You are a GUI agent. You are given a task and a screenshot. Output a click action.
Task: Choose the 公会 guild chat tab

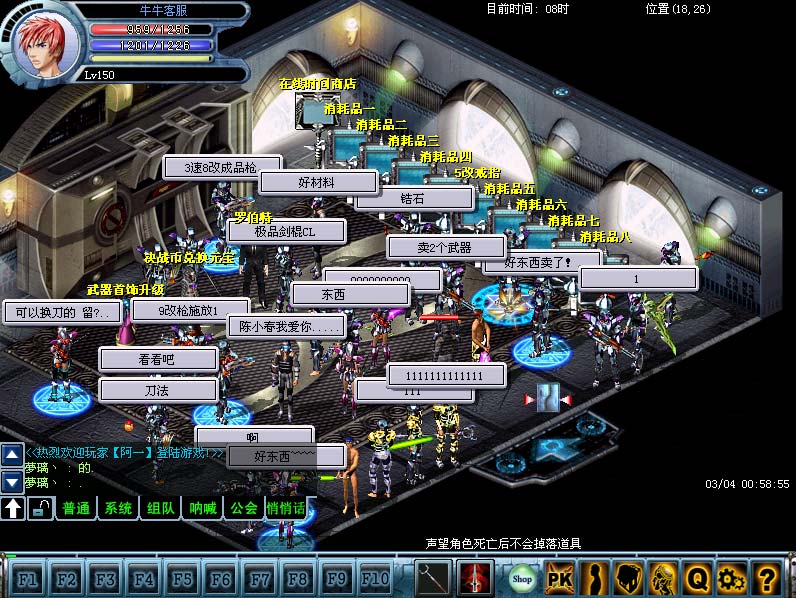click(244, 509)
